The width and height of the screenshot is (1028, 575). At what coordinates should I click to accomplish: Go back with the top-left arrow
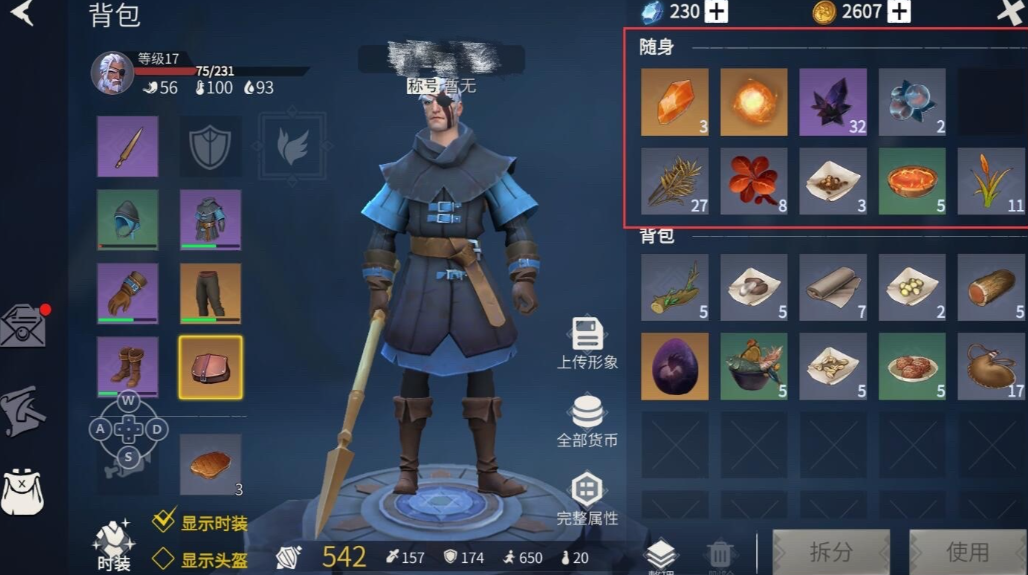tap(22, 13)
